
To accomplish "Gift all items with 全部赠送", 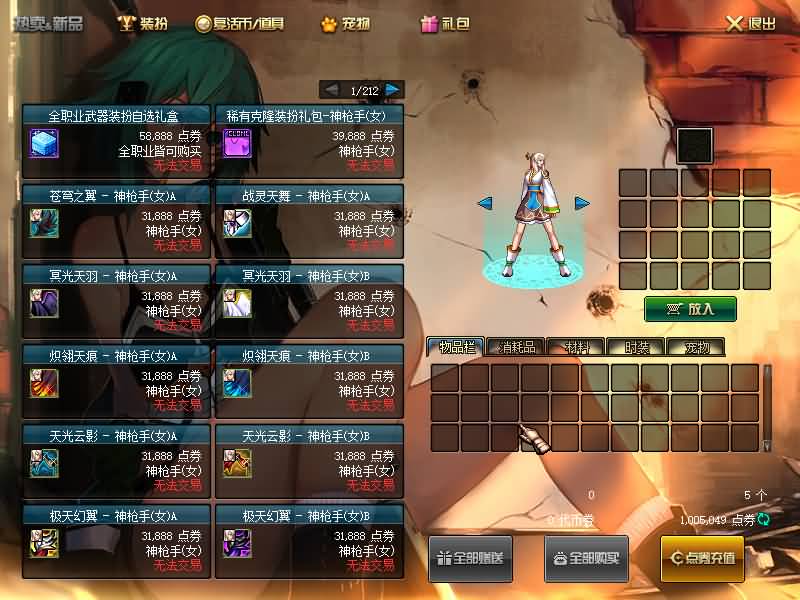I will coord(470,557).
